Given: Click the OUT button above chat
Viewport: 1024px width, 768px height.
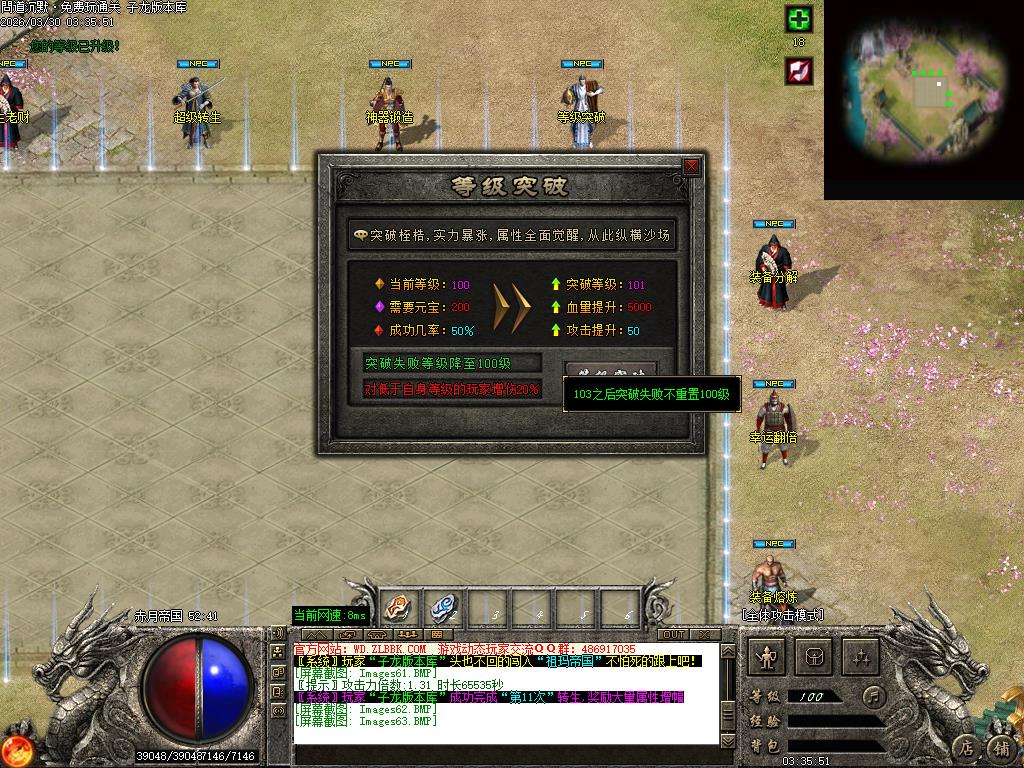Looking at the screenshot, I should 673,634.
